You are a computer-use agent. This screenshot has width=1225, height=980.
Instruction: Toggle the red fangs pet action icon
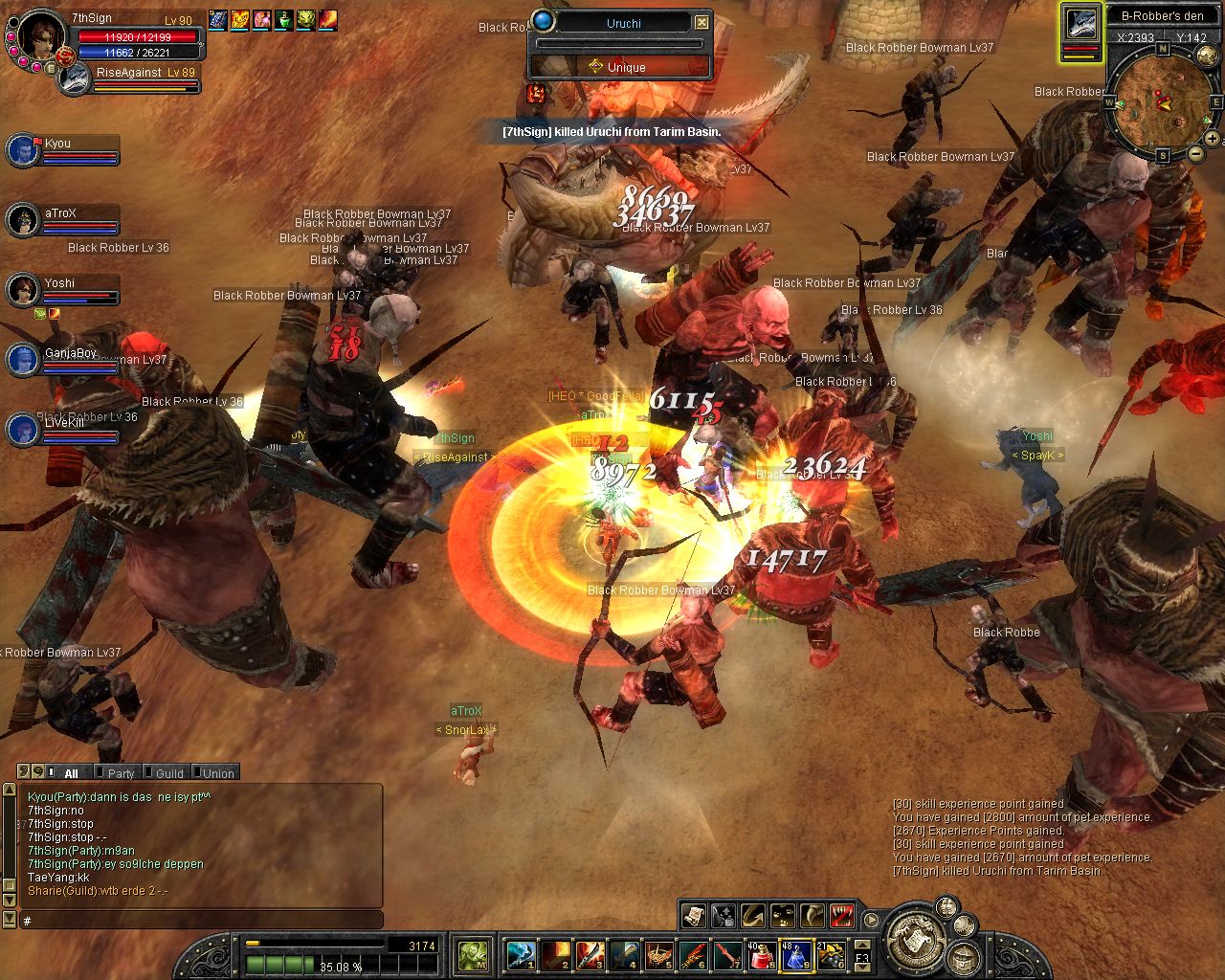point(842,916)
